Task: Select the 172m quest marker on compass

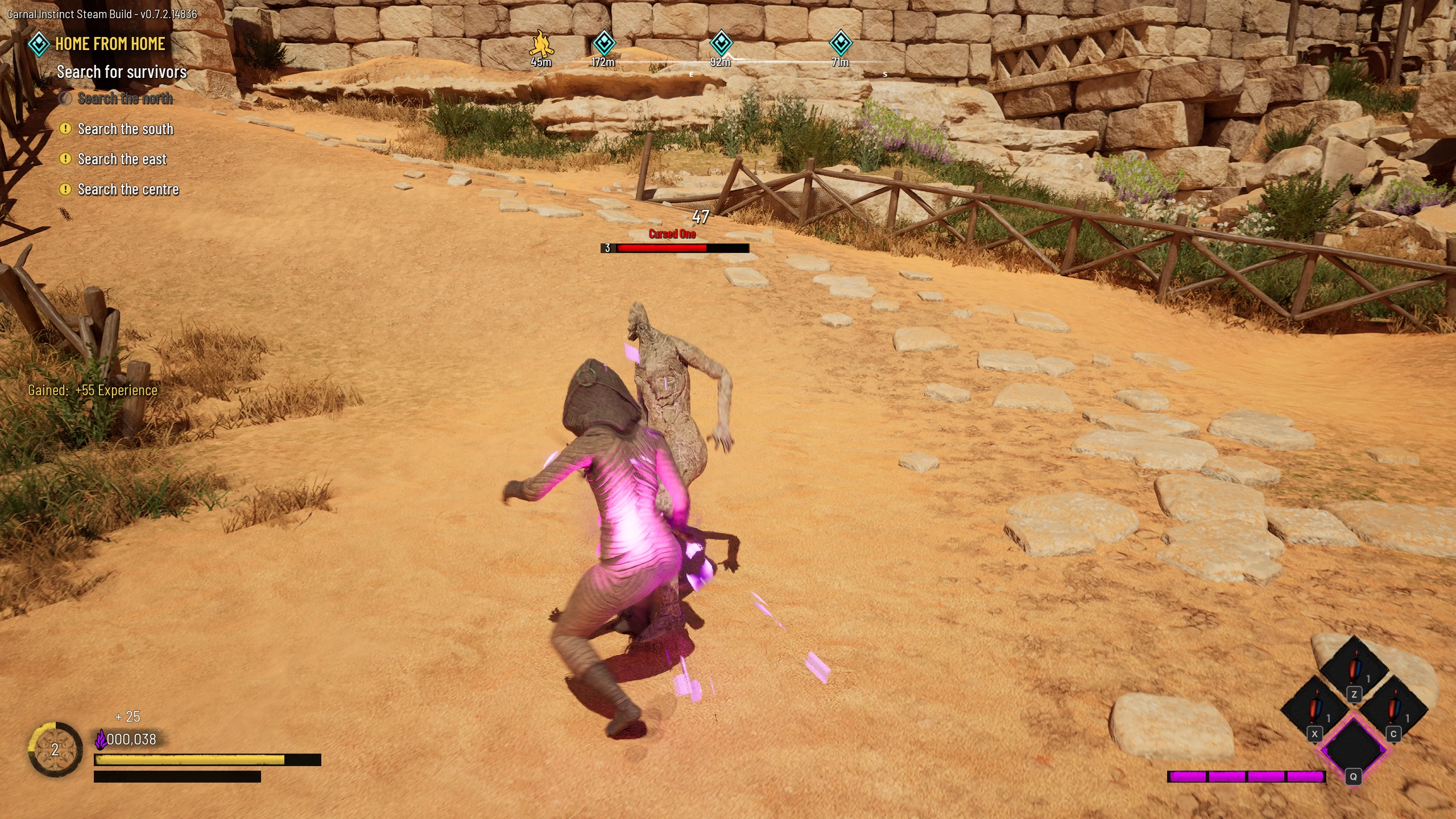Action: [x=603, y=43]
